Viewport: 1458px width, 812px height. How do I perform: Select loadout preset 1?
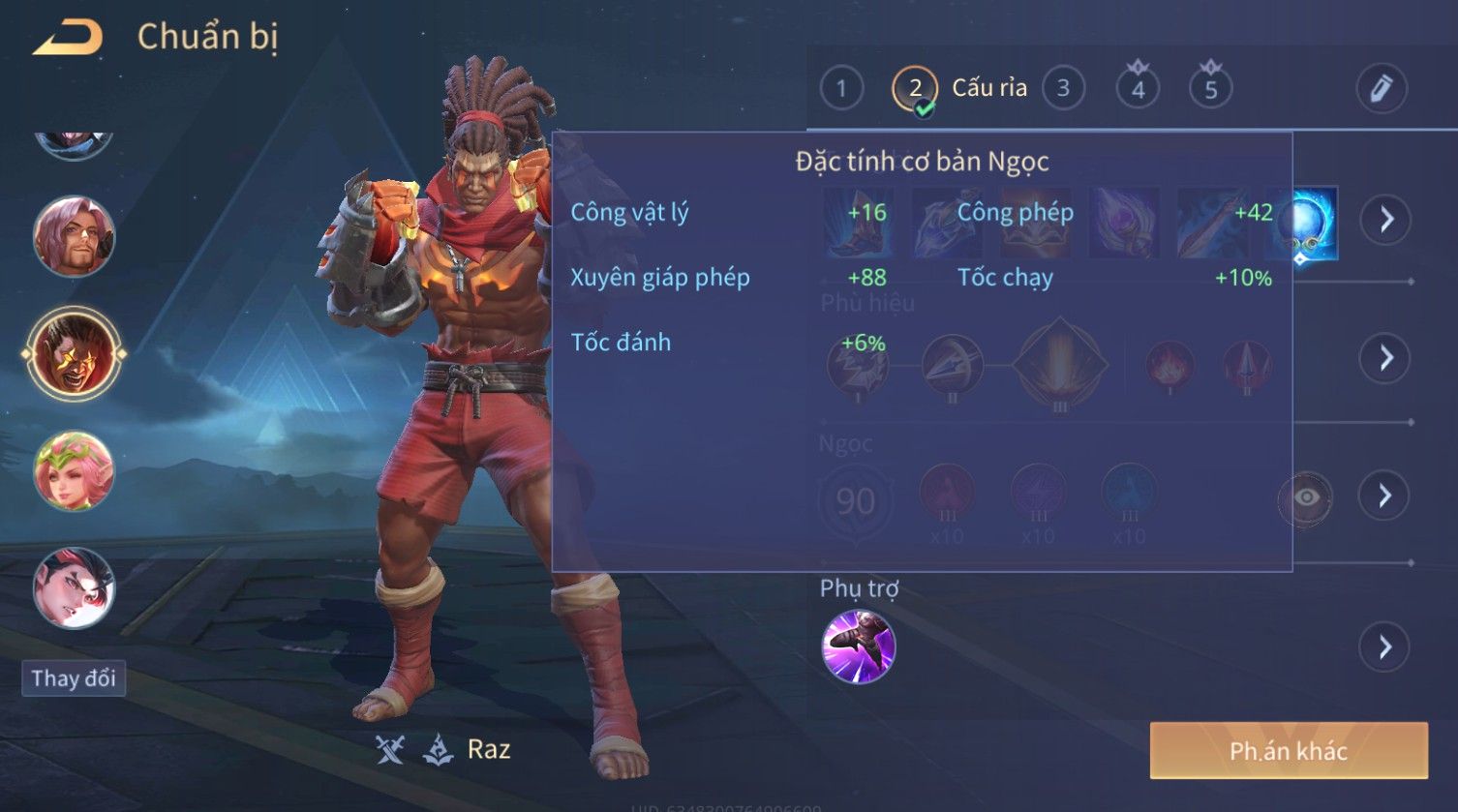tap(841, 89)
